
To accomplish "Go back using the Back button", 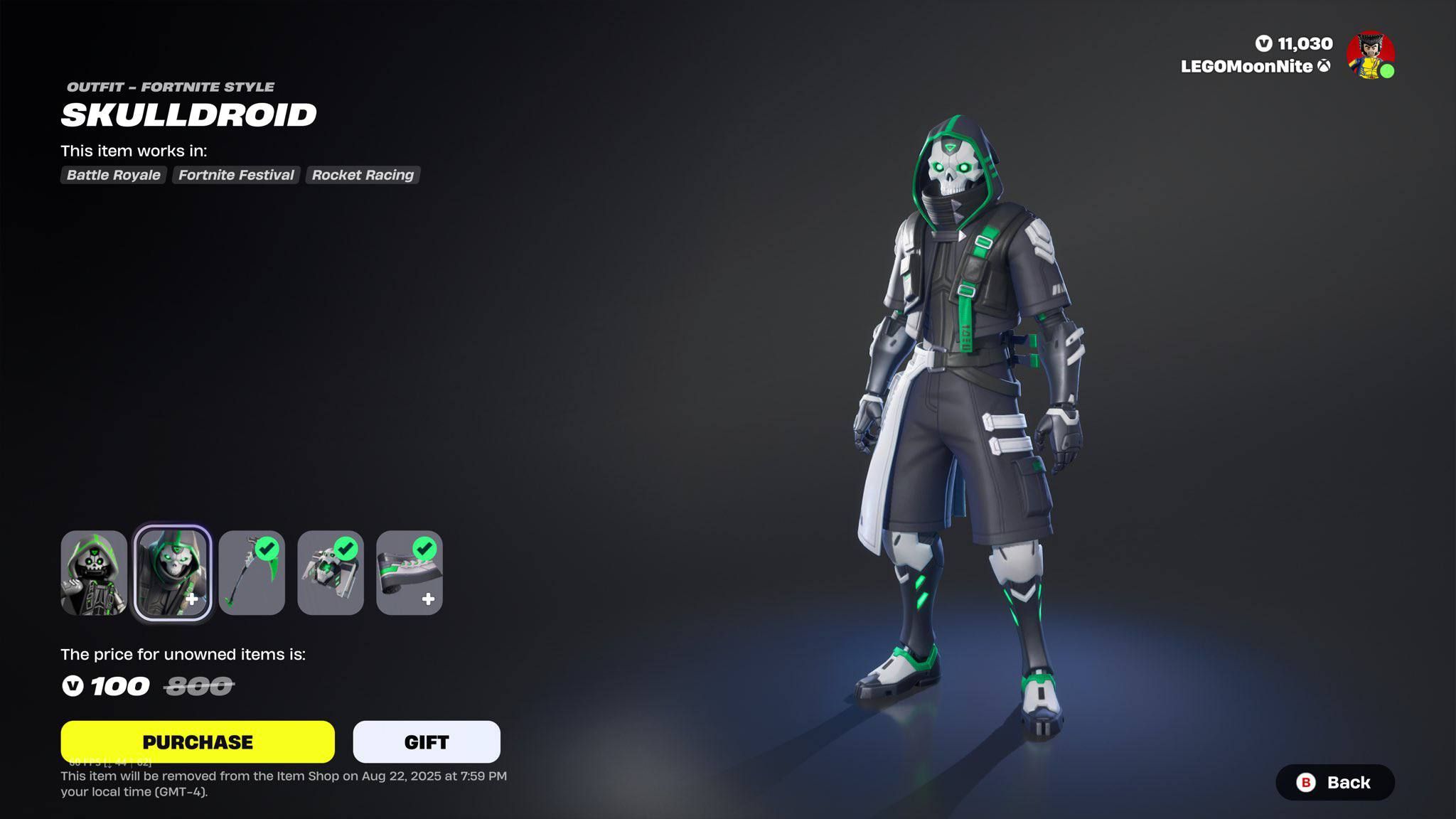I will click(x=1335, y=782).
